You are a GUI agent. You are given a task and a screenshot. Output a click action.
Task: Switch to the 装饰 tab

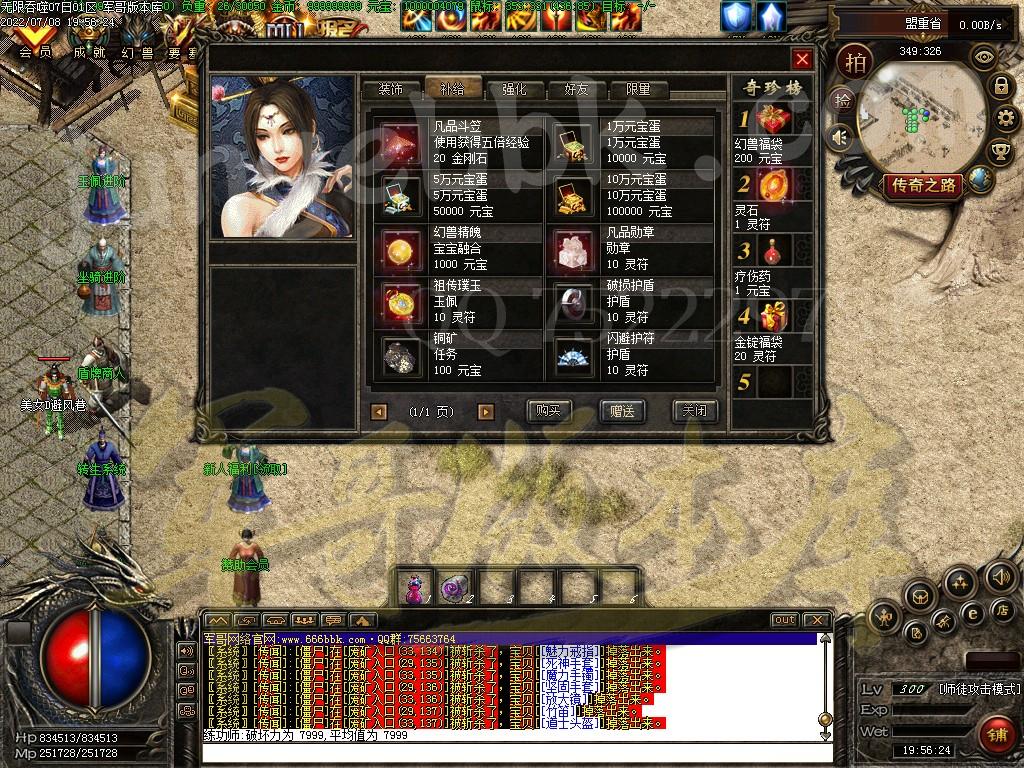pos(391,89)
